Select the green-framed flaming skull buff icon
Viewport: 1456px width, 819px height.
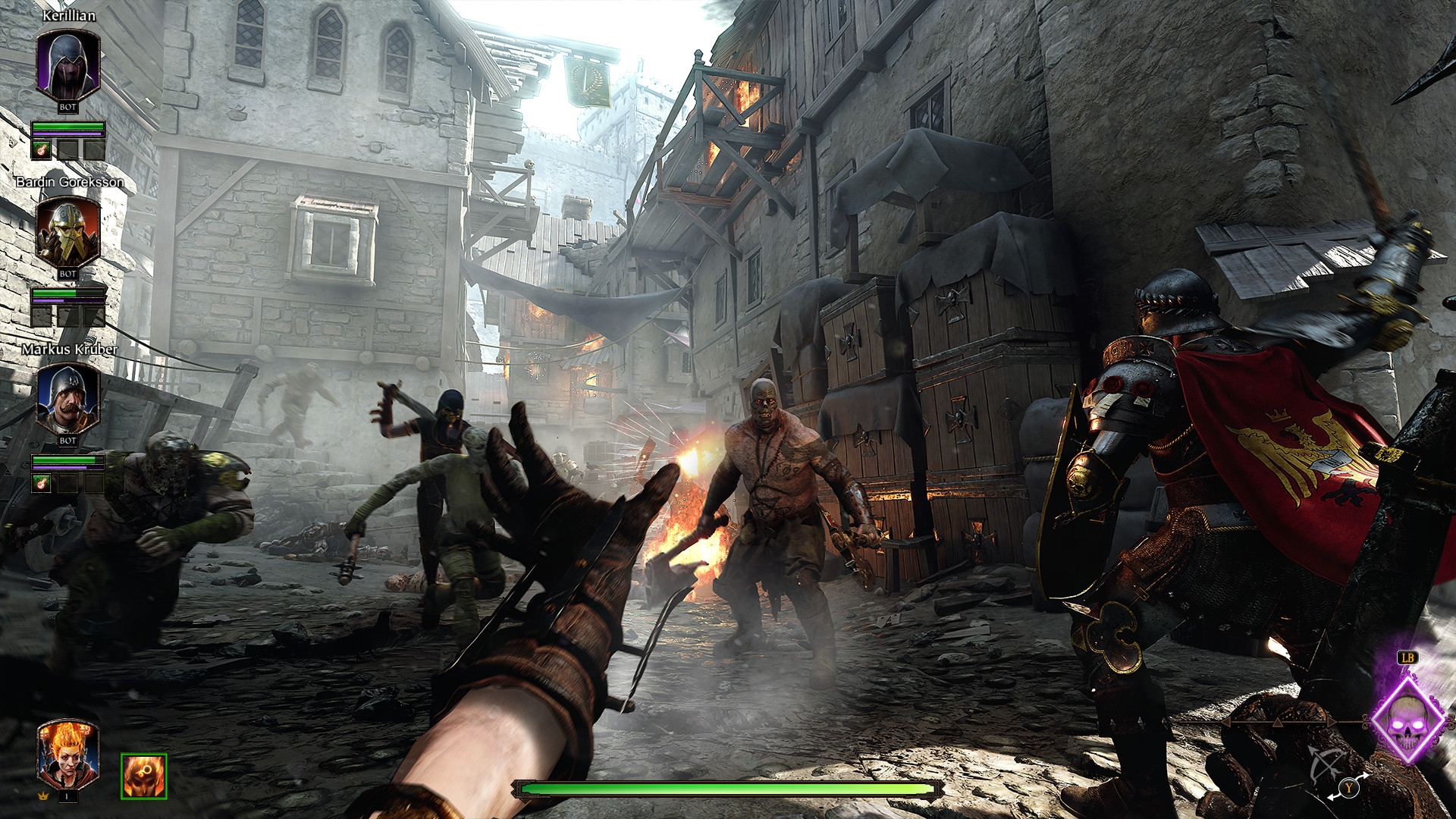coord(143,776)
